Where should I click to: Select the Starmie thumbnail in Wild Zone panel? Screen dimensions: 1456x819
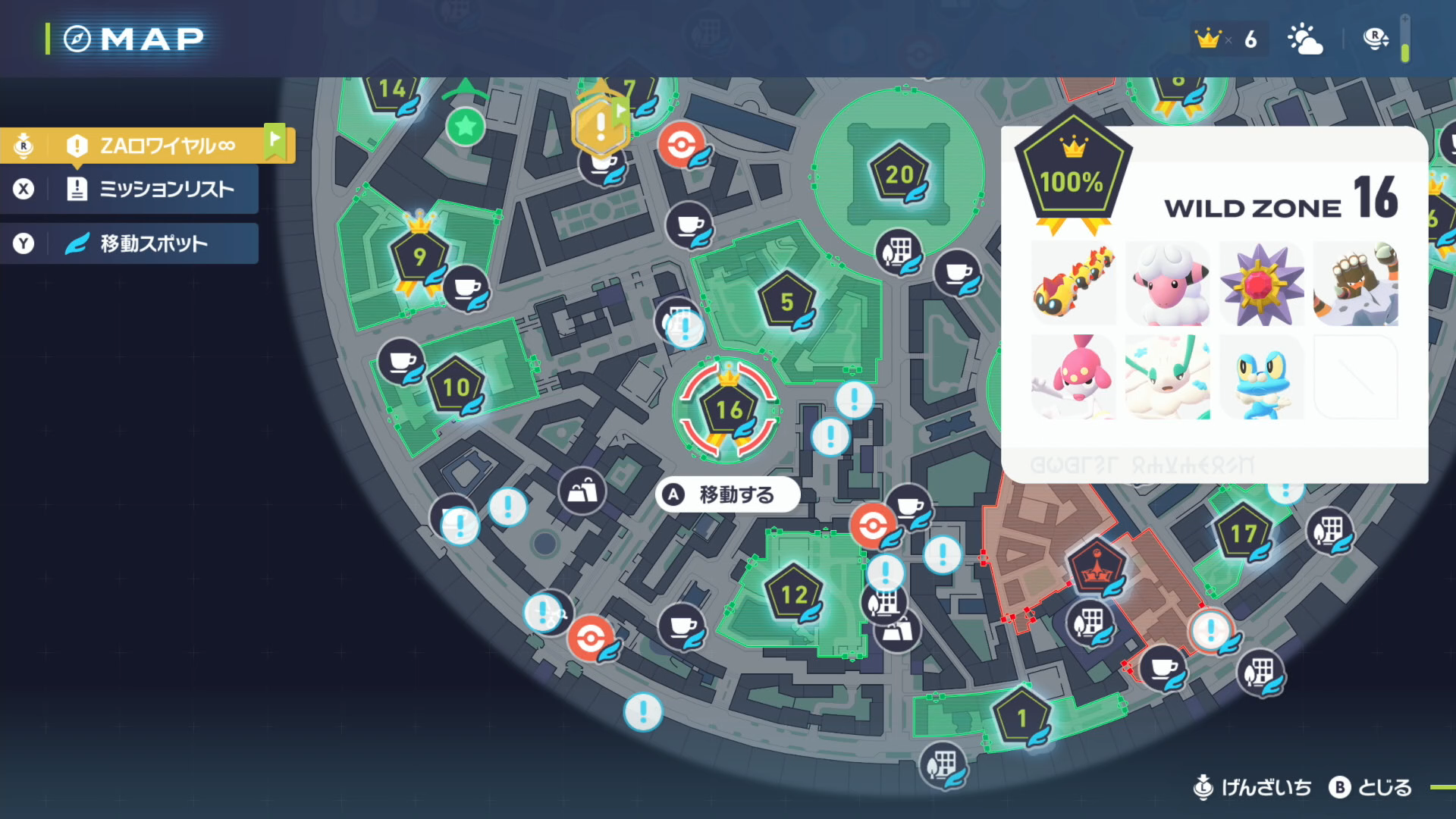[1261, 284]
